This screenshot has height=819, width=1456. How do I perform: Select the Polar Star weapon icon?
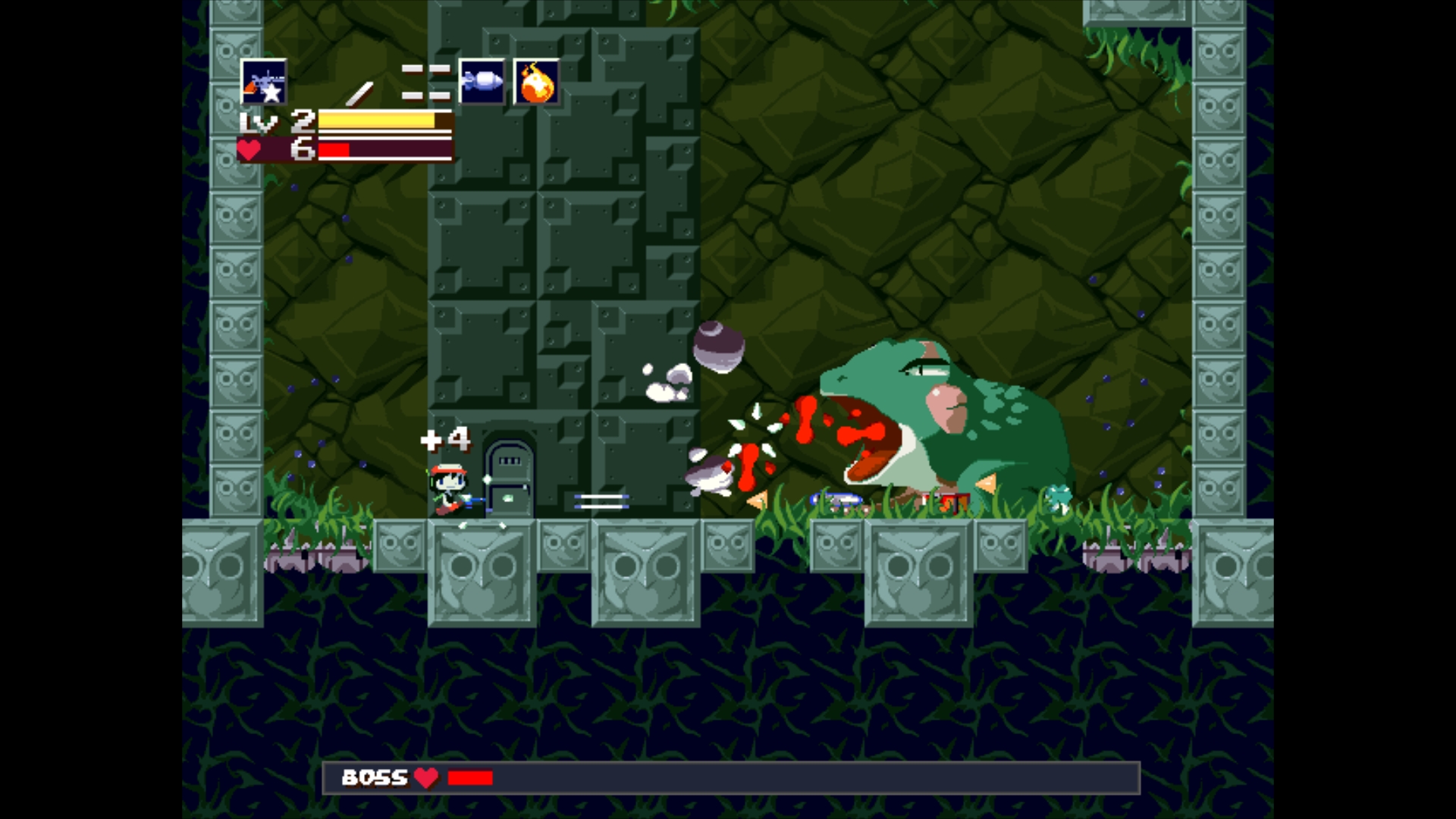[264, 83]
